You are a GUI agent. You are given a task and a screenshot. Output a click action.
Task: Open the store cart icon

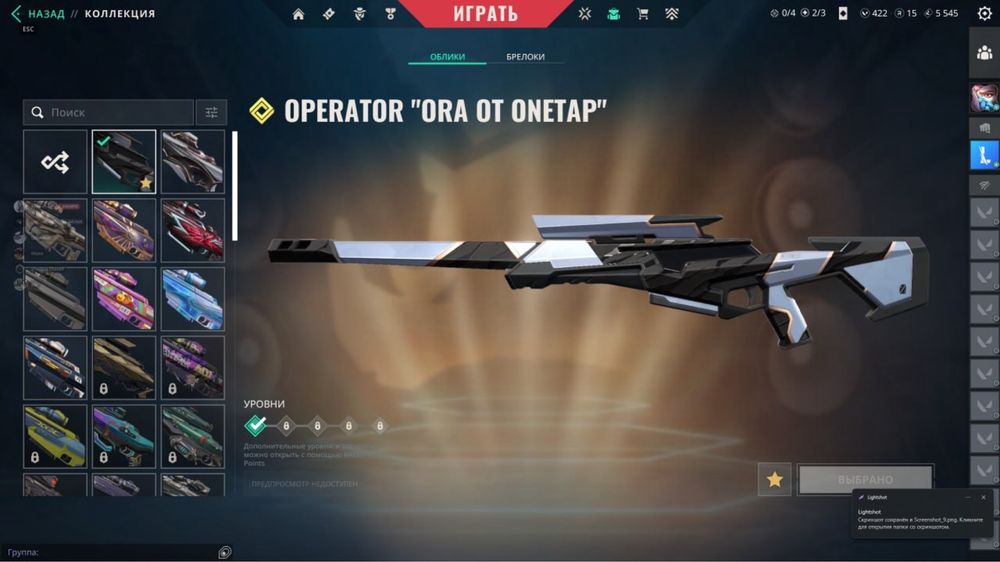(643, 14)
